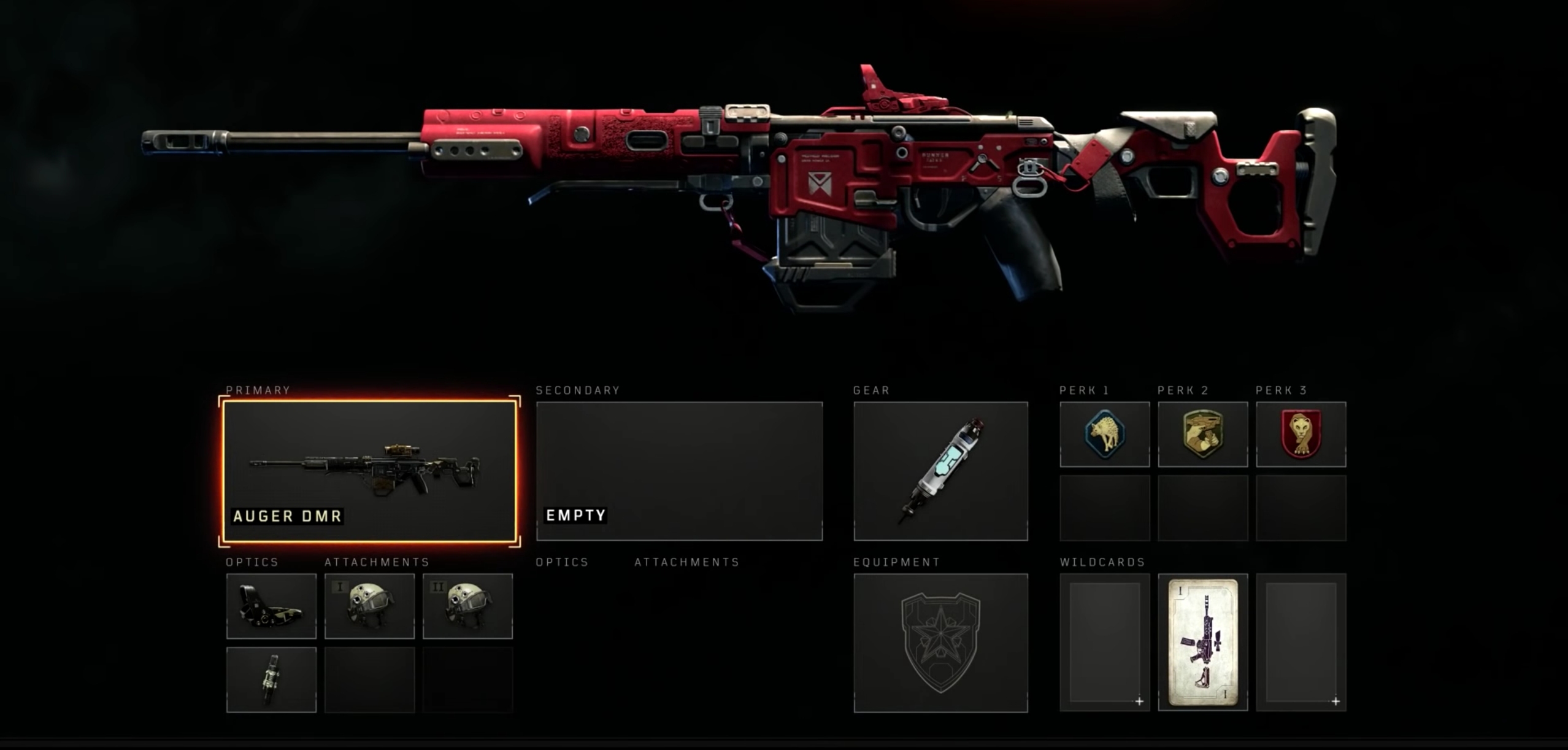Select the Perk 1 hyena icon
1568x750 pixels.
tap(1104, 434)
